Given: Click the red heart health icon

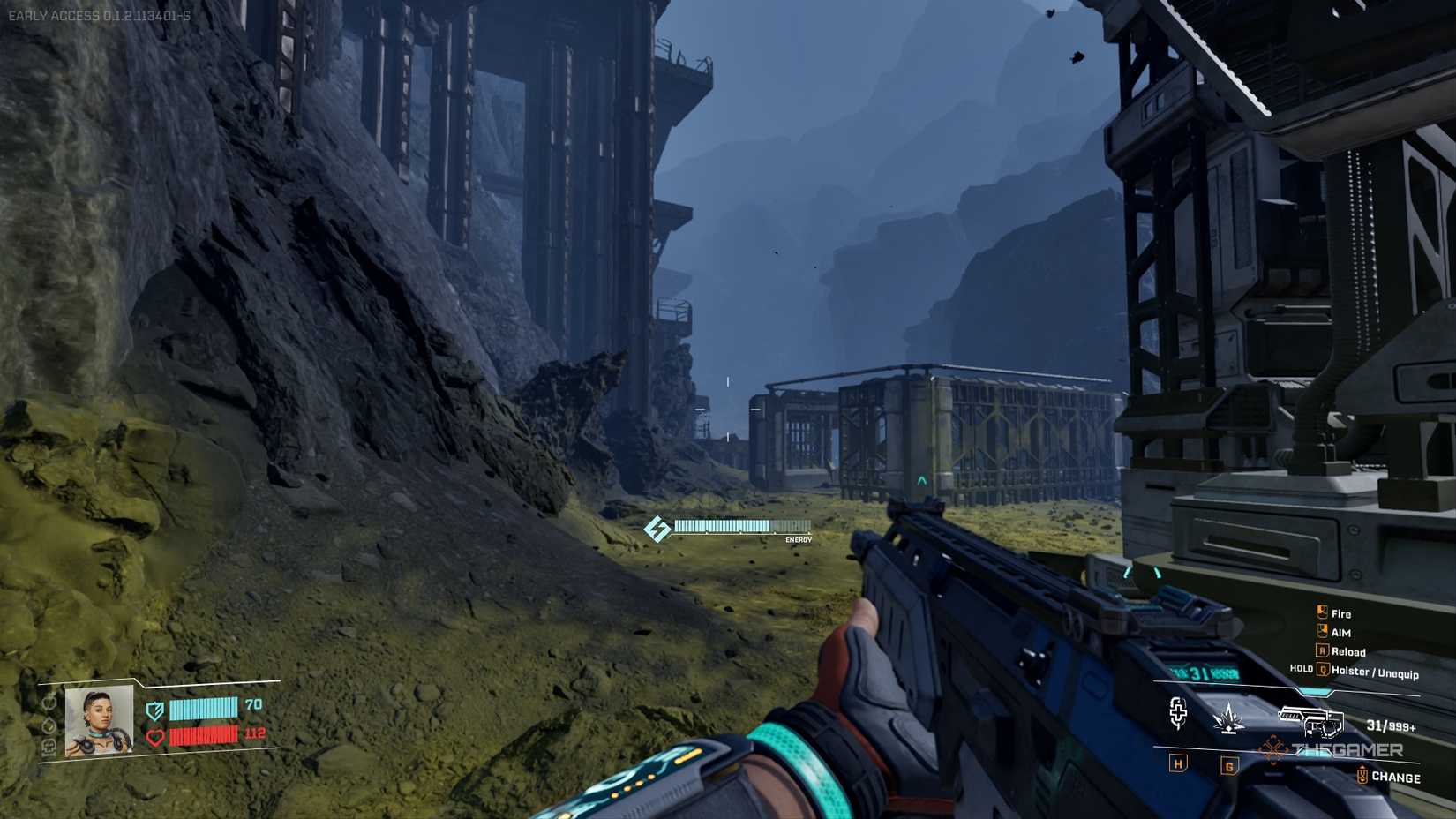Looking at the screenshot, I should click(x=154, y=736).
